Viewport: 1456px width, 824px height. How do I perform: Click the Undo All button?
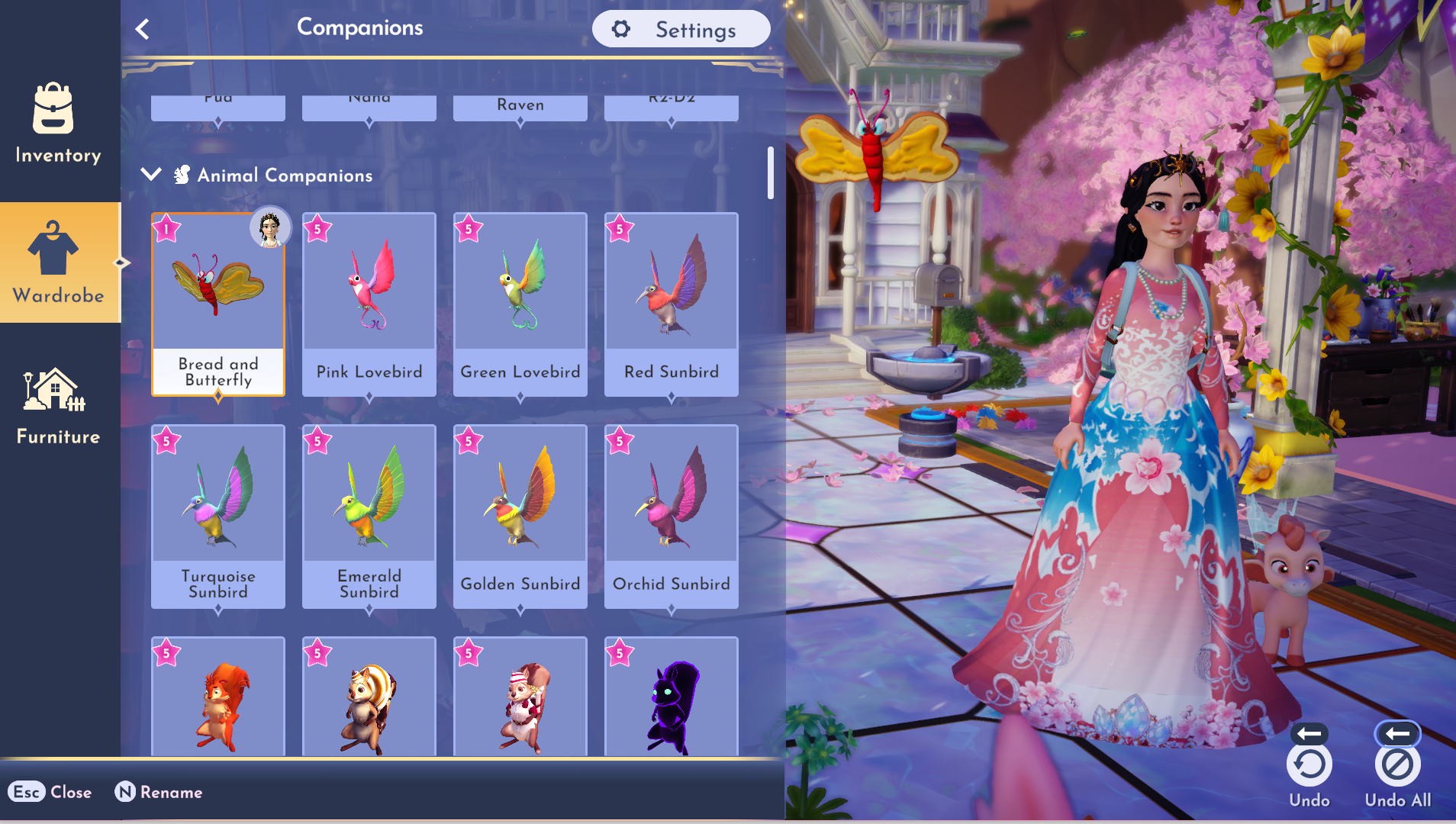point(1397,765)
